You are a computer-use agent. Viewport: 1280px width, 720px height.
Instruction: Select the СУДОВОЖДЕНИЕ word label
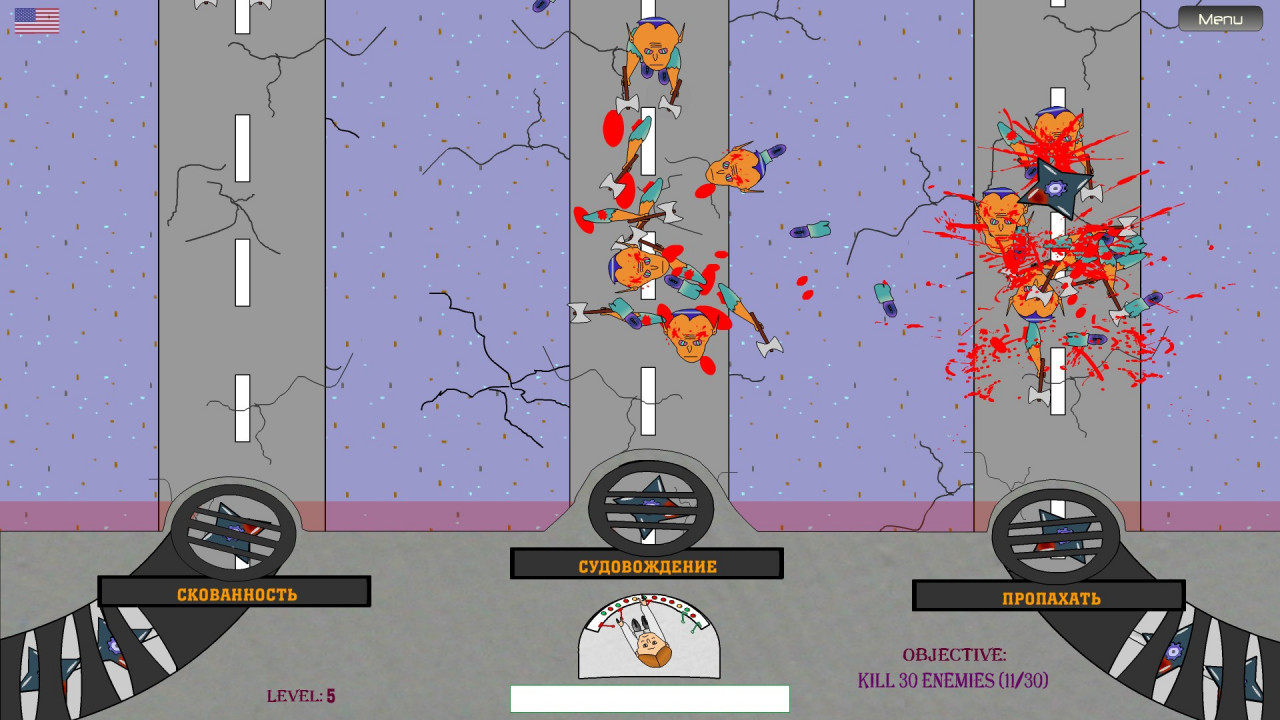(647, 566)
